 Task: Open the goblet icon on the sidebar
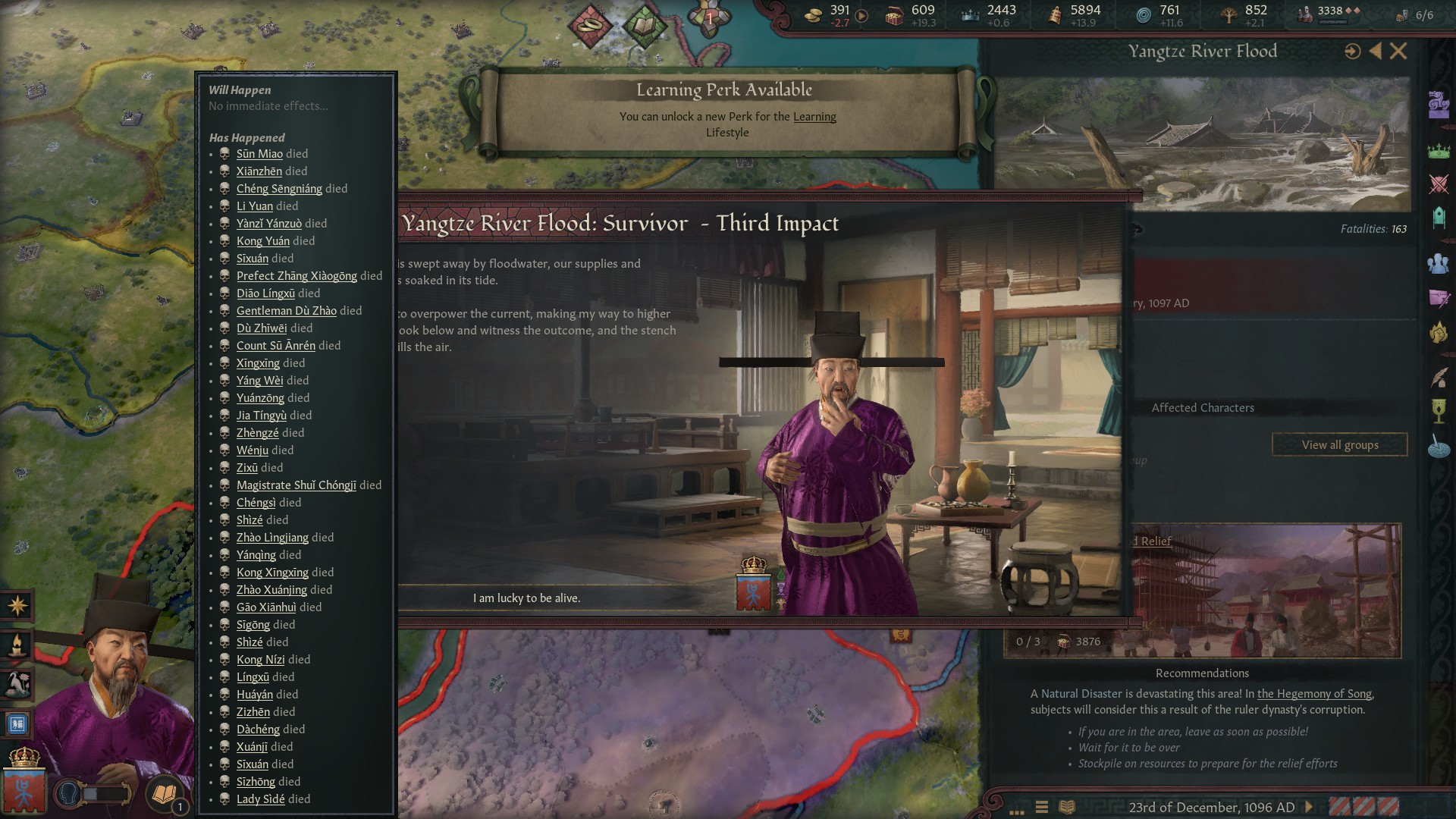(1439, 411)
